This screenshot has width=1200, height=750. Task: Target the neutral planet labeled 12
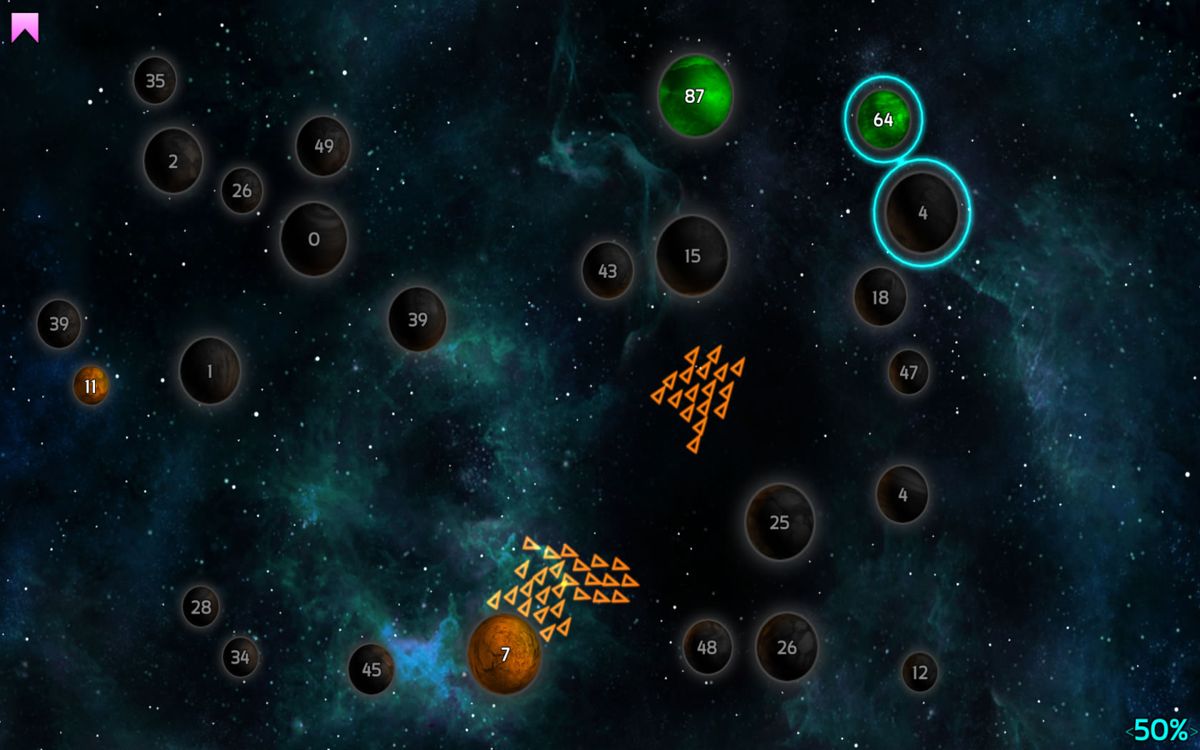[920, 672]
